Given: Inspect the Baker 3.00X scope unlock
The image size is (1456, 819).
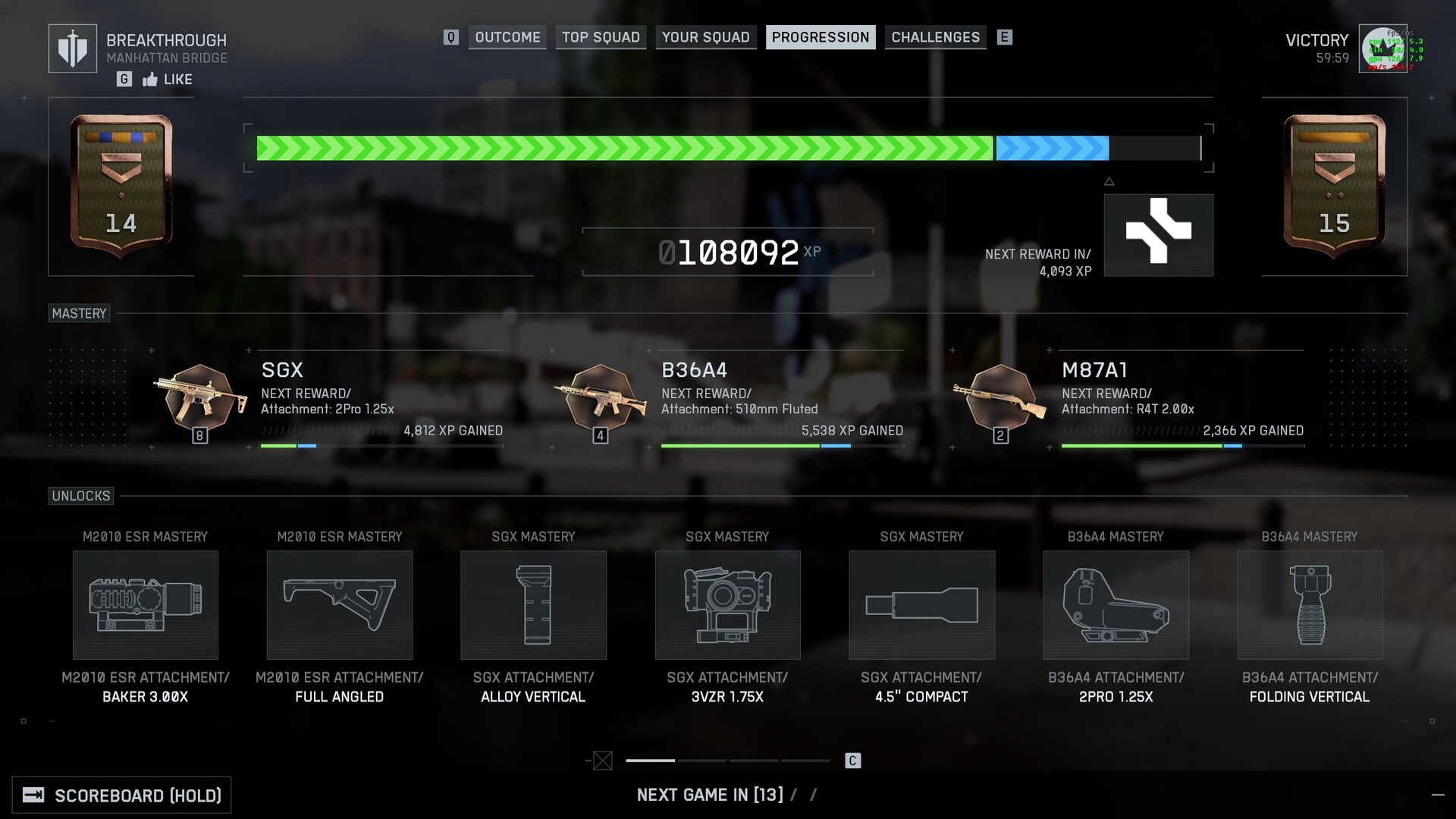Looking at the screenshot, I should pos(146,605).
